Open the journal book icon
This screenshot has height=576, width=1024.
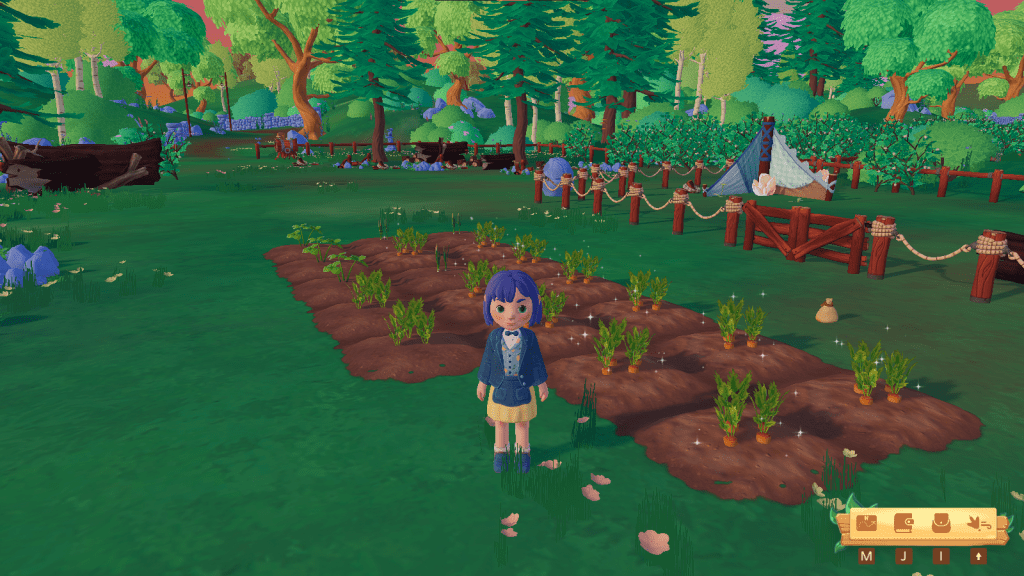[904, 524]
